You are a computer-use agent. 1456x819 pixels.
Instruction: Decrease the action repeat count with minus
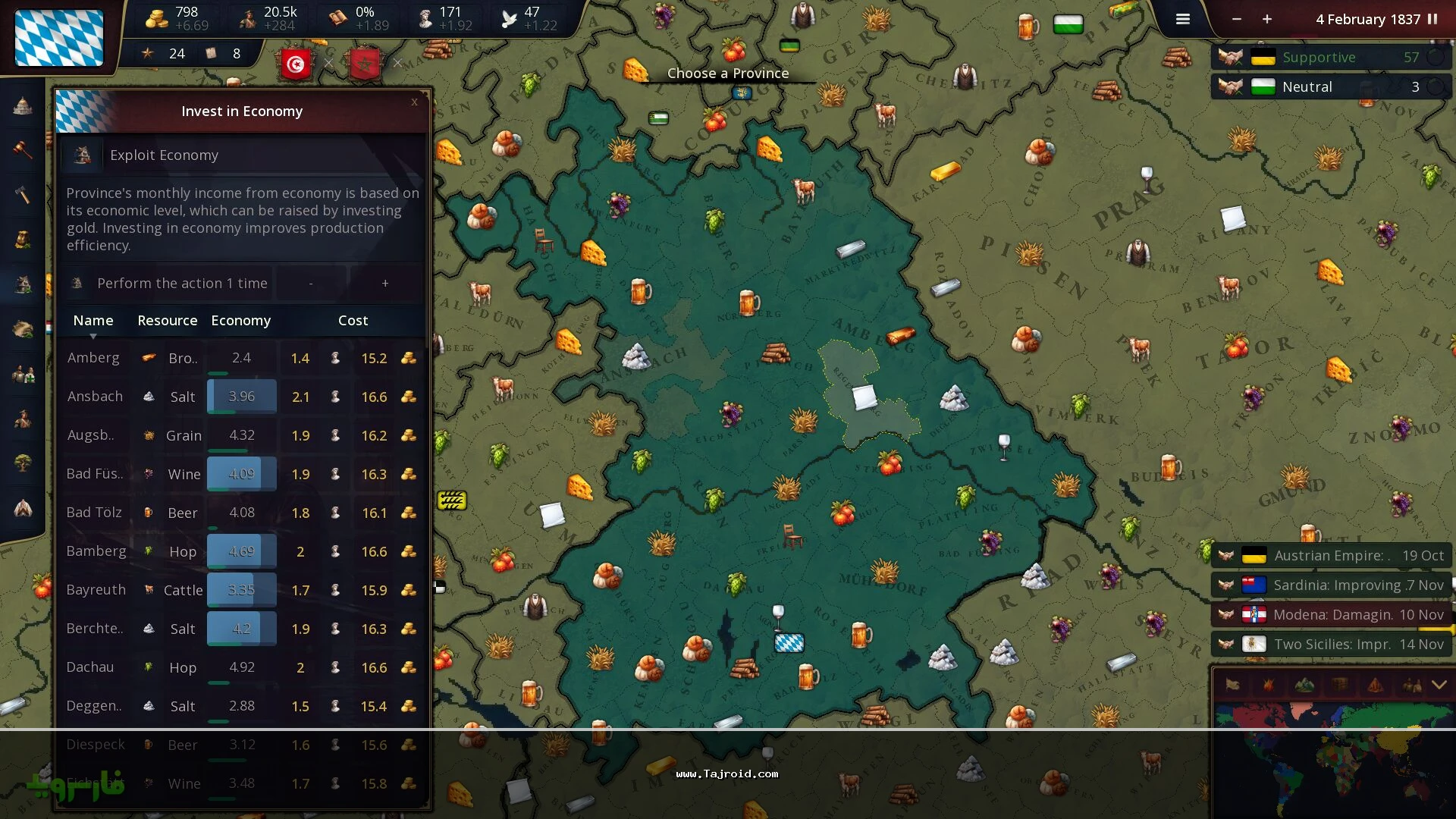(311, 283)
